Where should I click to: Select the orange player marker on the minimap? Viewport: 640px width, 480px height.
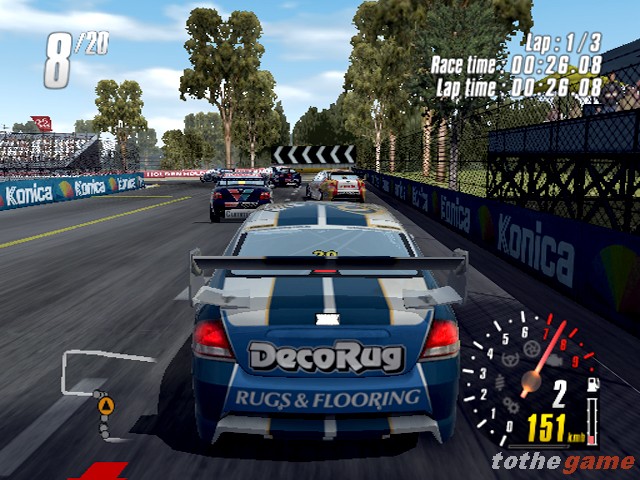(105, 406)
